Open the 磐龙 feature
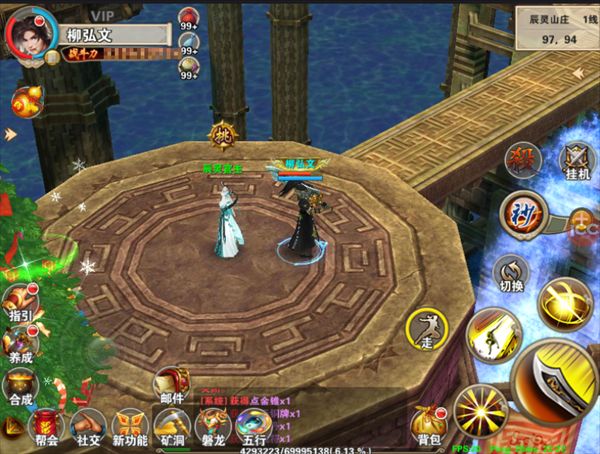The height and width of the screenshot is (454, 600). tap(213, 428)
